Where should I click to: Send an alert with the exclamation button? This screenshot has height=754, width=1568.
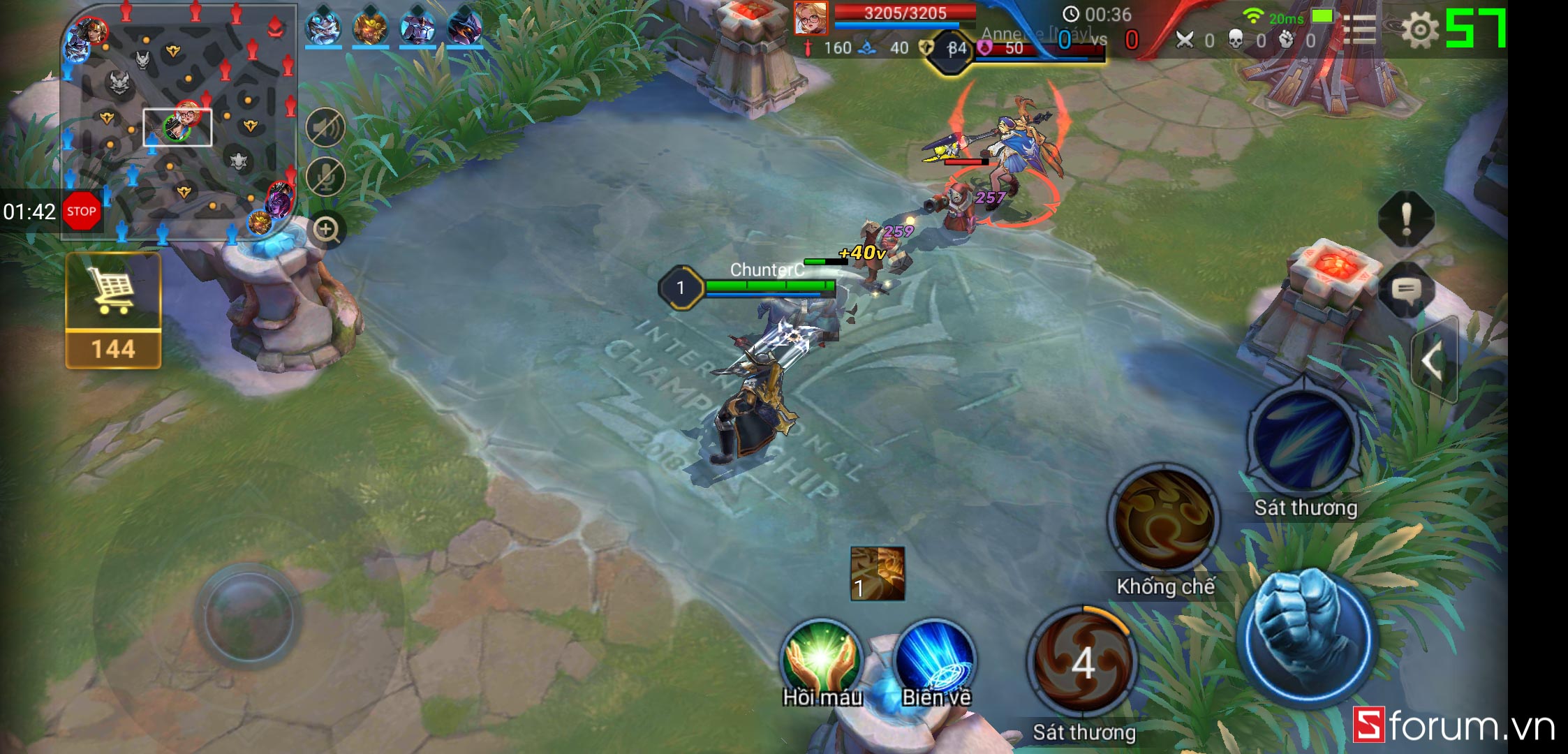pos(1406,219)
